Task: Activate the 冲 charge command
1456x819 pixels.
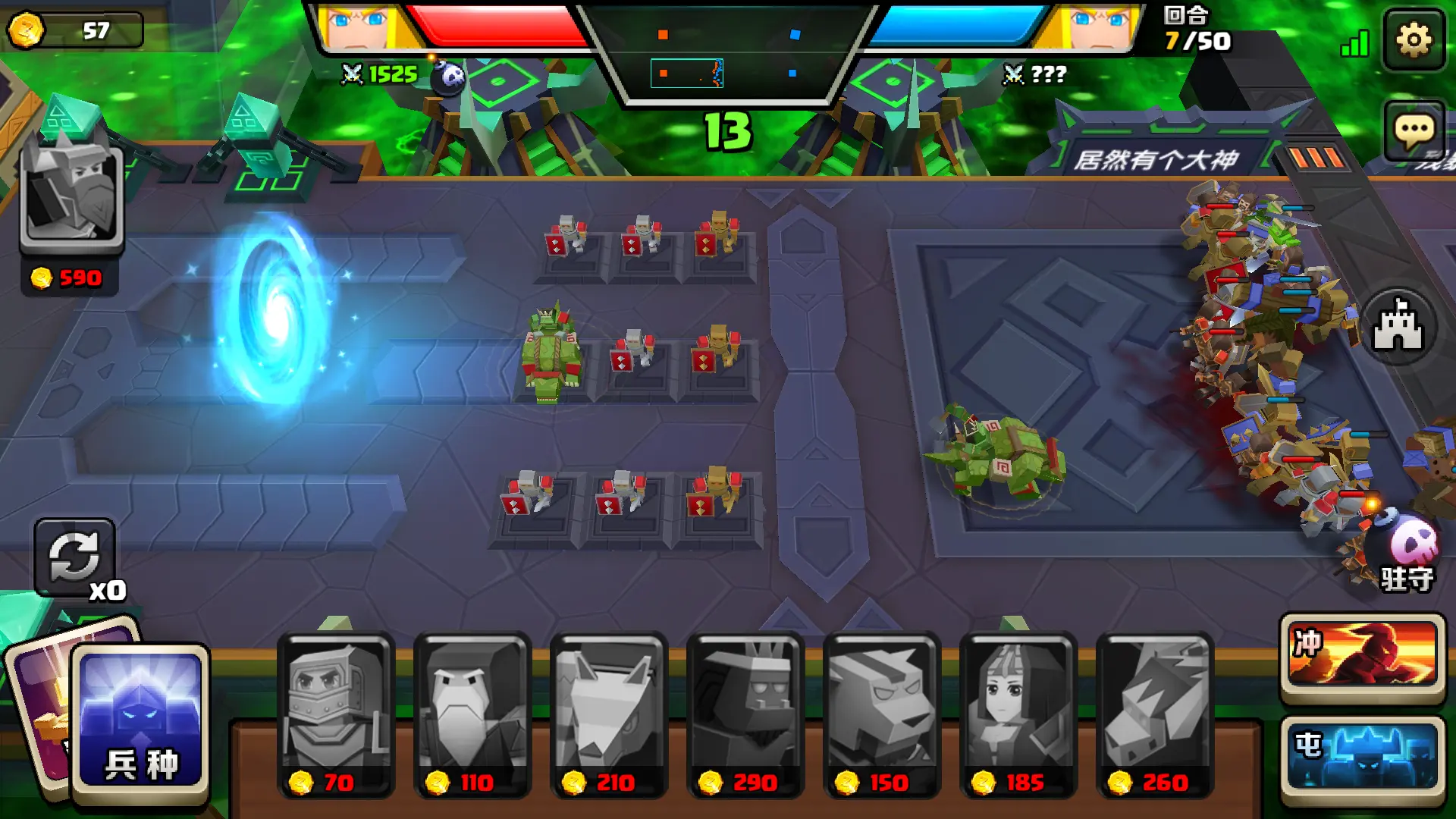Action: [1363, 654]
